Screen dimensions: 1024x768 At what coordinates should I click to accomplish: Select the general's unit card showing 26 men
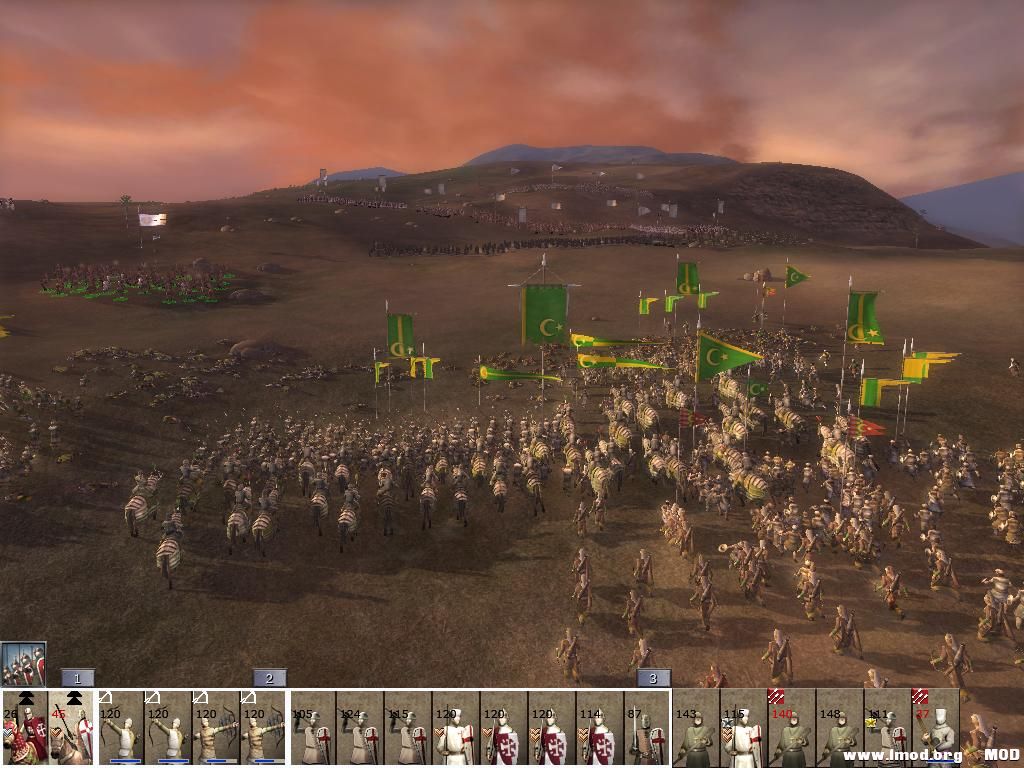24,728
